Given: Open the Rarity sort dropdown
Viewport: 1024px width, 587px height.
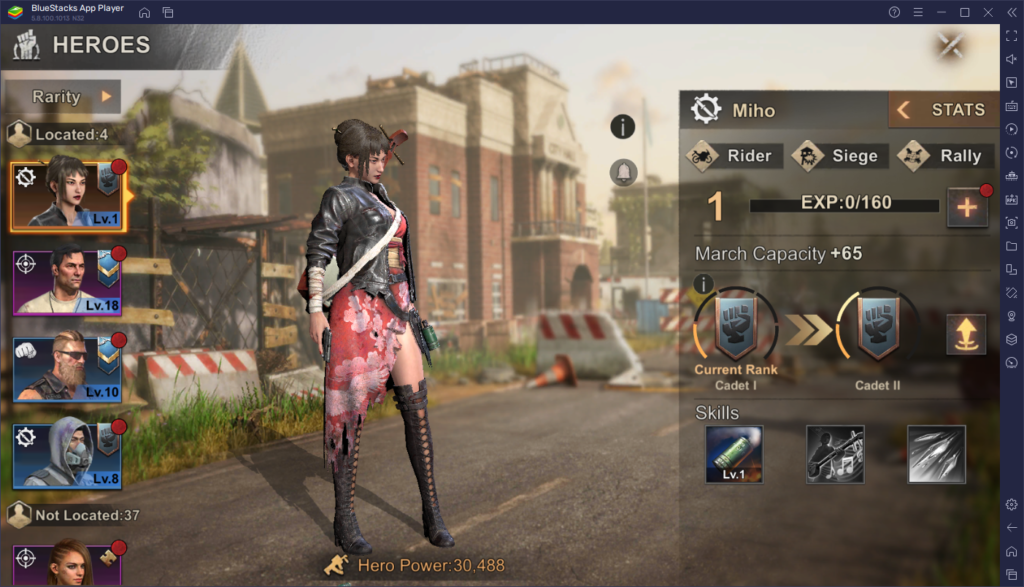Looking at the screenshot, I should click(62, 97).
